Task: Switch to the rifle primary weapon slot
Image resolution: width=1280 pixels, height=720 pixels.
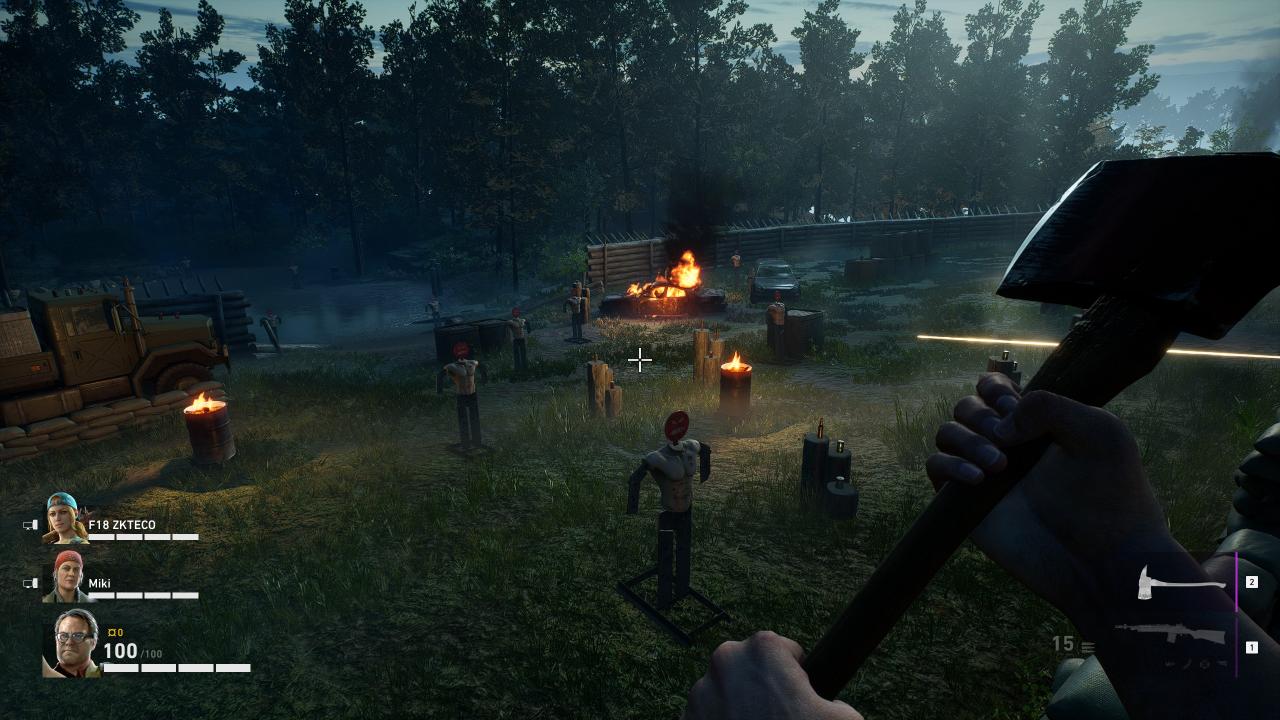Action: [x=1171, y=636]
